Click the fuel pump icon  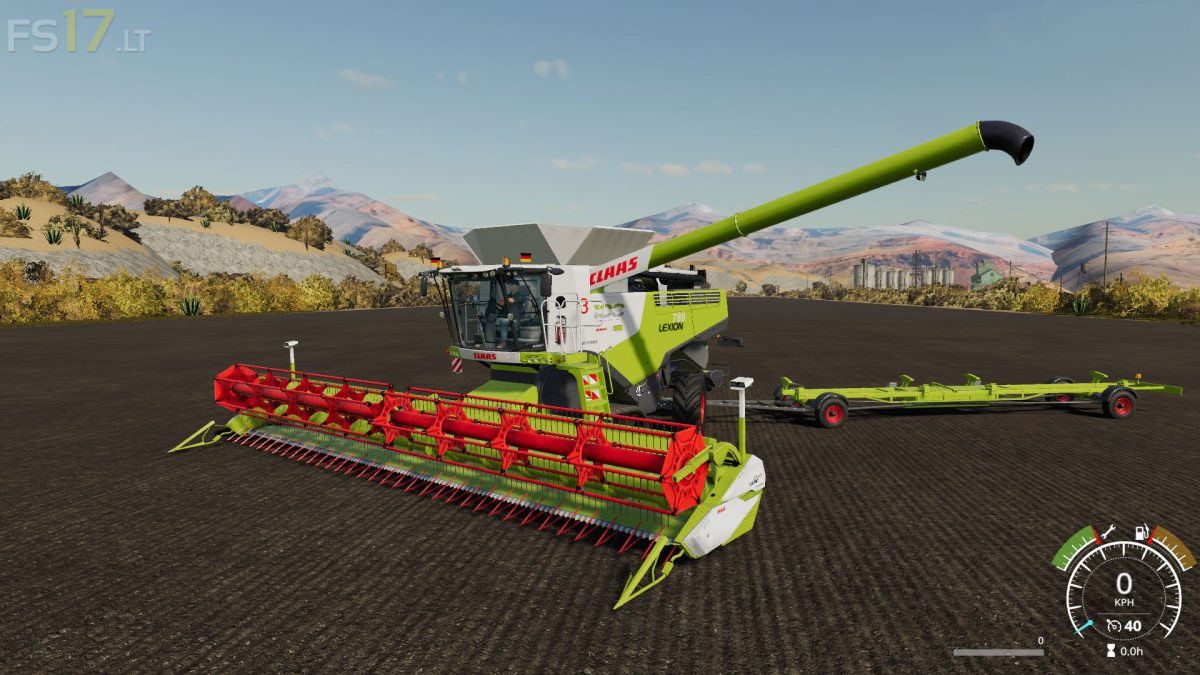point(1139,532)
